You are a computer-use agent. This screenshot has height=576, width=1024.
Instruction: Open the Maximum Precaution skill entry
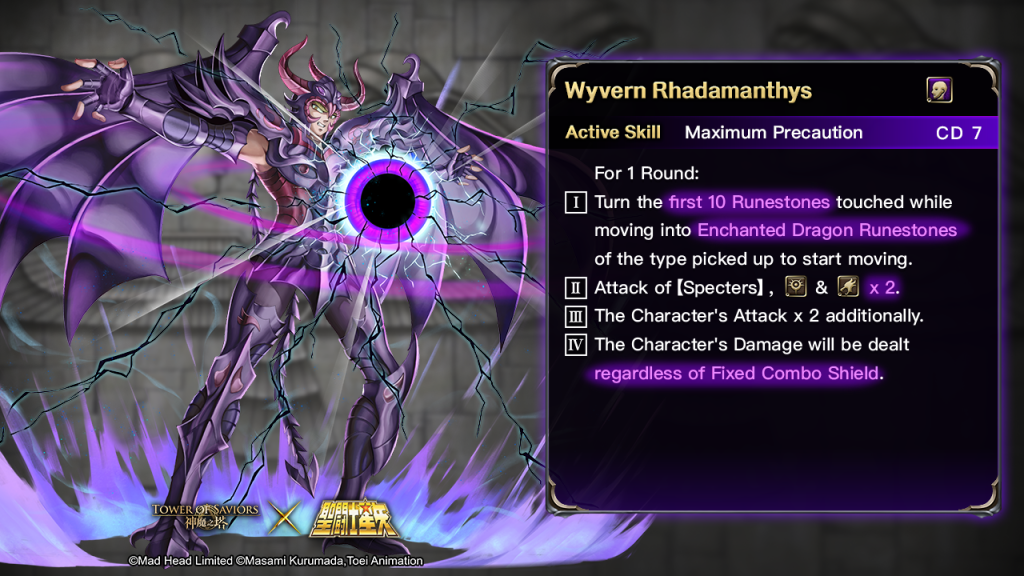(x=773, y=133)
